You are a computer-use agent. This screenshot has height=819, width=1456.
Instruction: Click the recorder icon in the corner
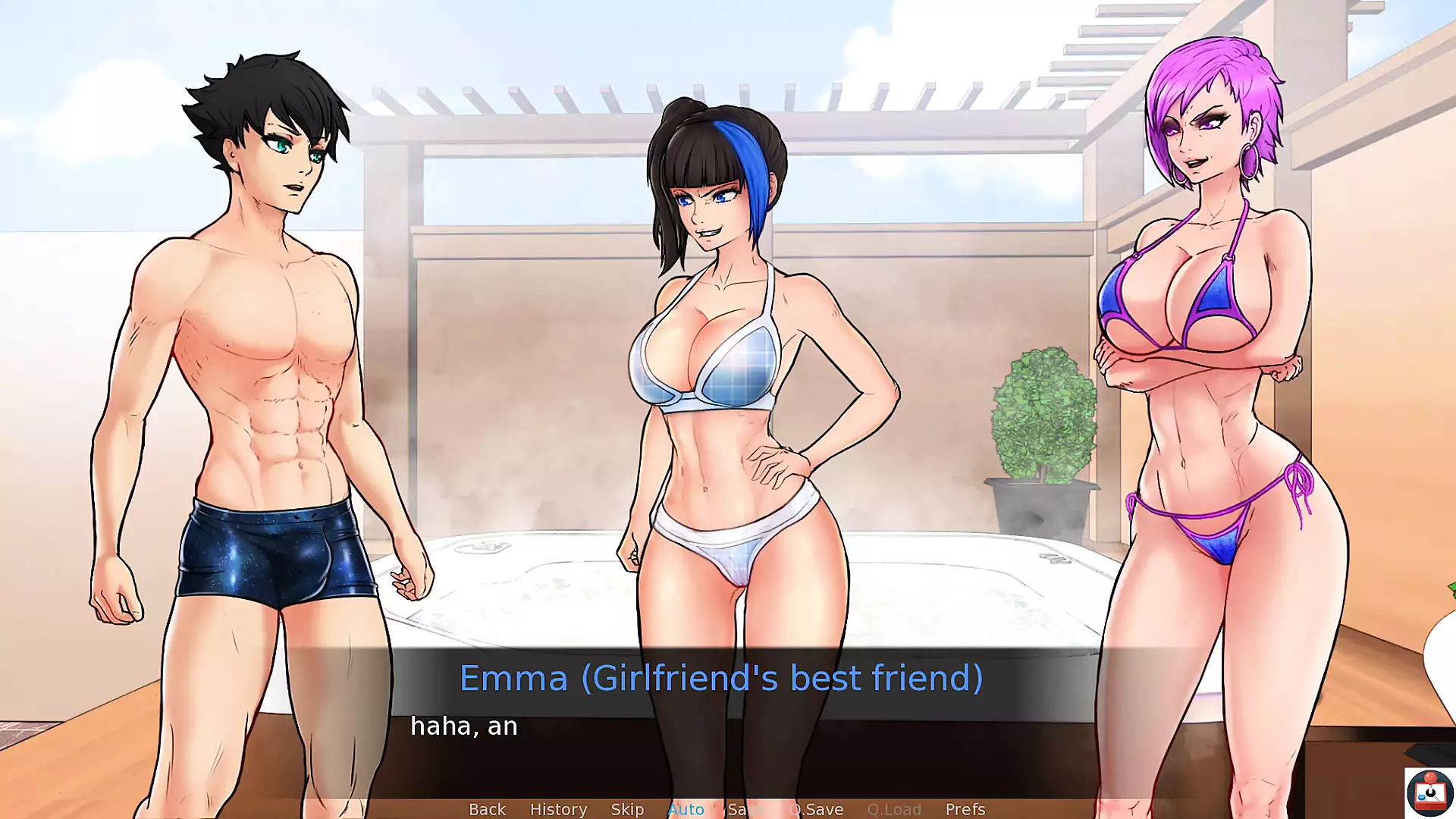point(1429,792)
